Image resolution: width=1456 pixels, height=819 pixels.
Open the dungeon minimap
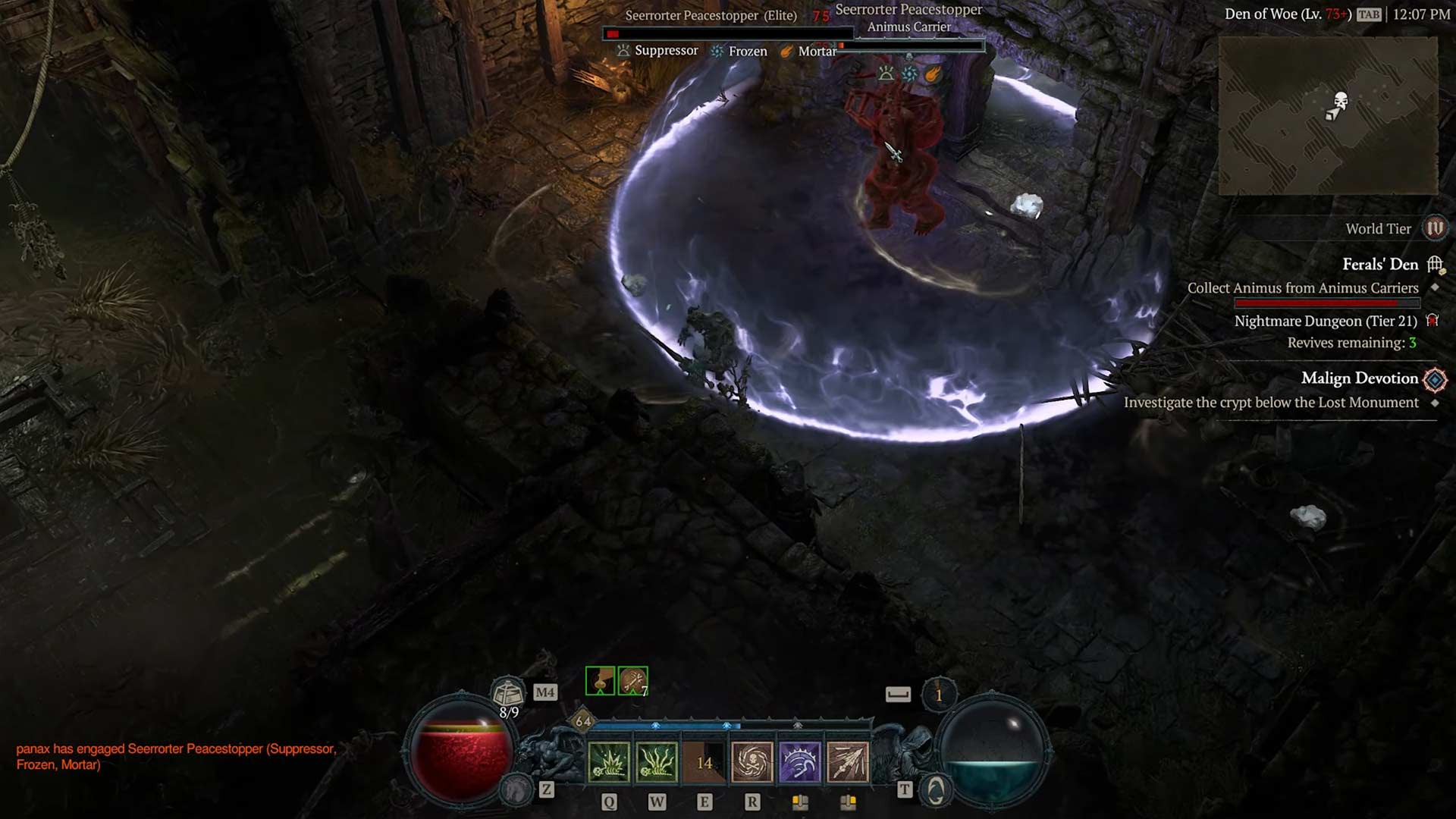(x=1328, y=115)
